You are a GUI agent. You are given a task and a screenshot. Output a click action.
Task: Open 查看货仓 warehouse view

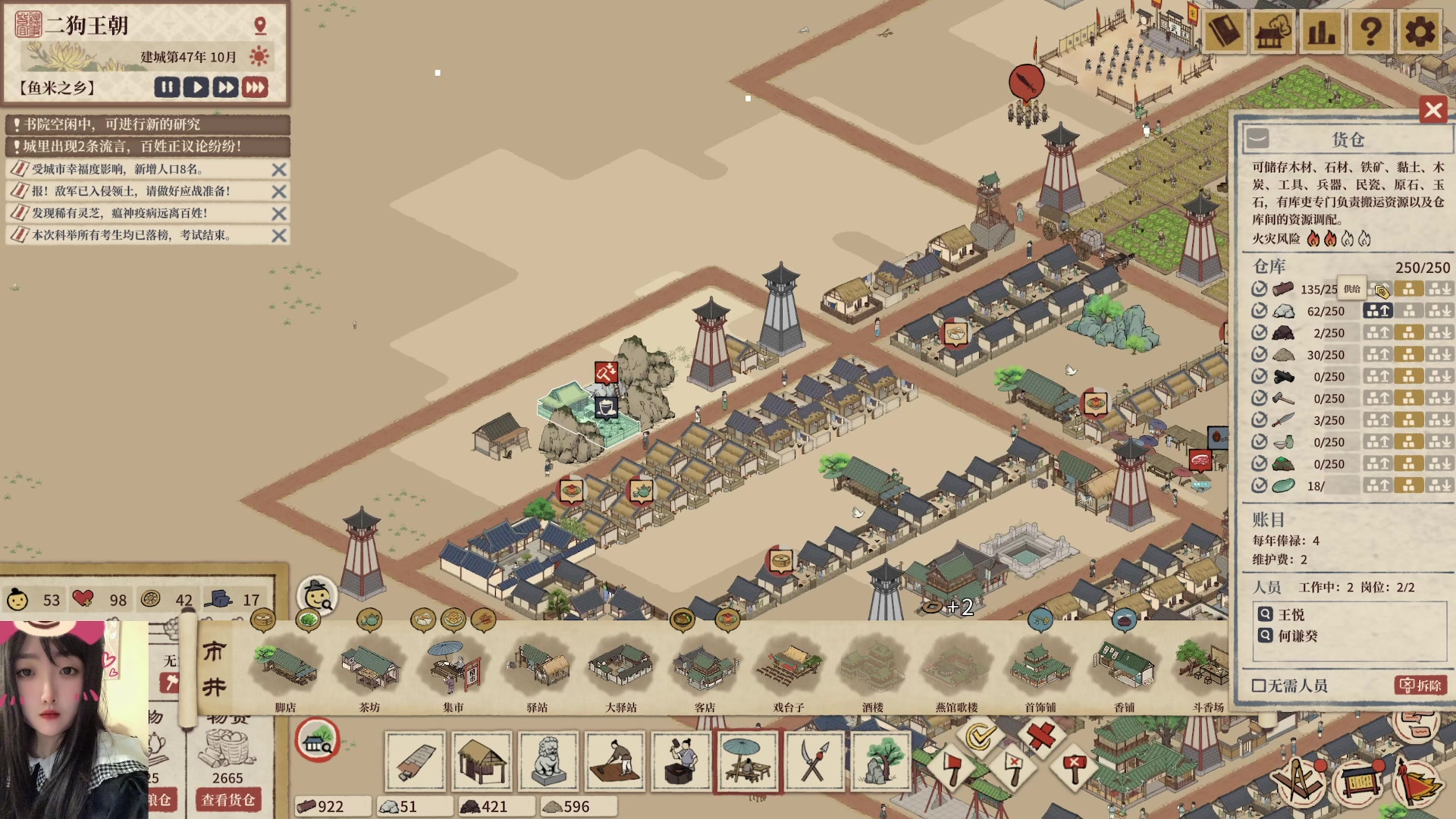(x=227, y=800)
